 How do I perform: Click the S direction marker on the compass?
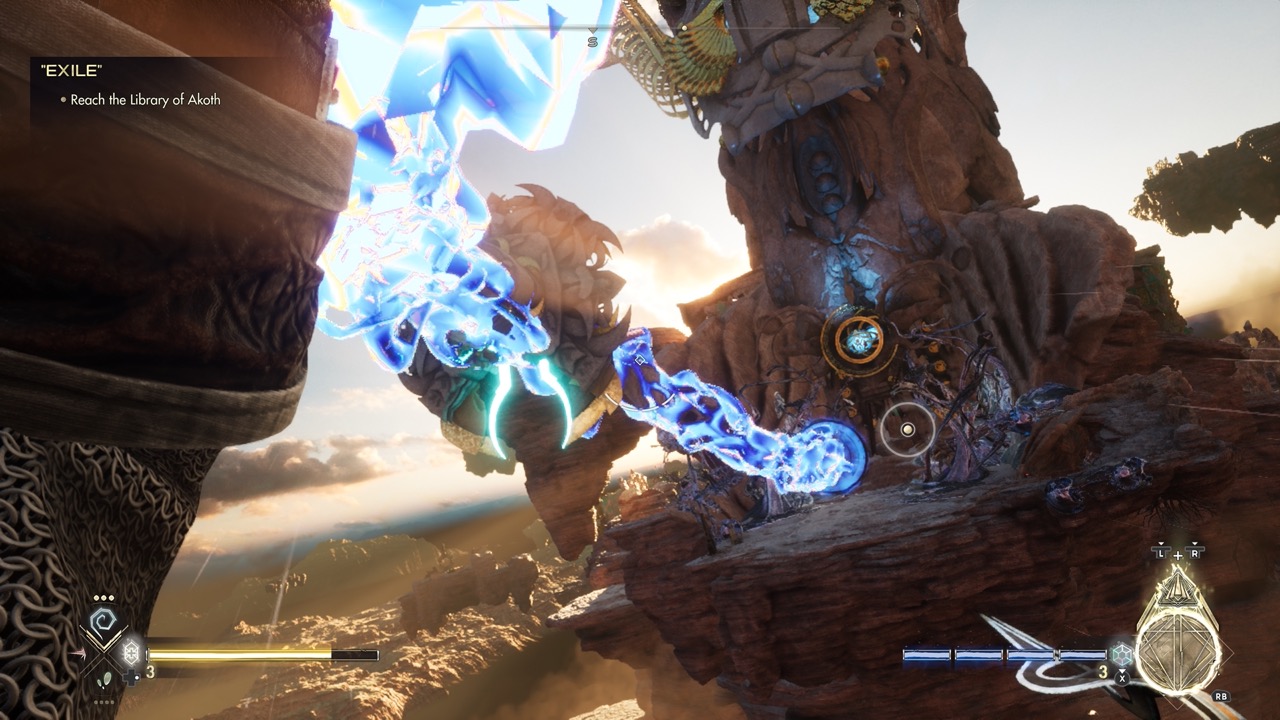(593, 42)
